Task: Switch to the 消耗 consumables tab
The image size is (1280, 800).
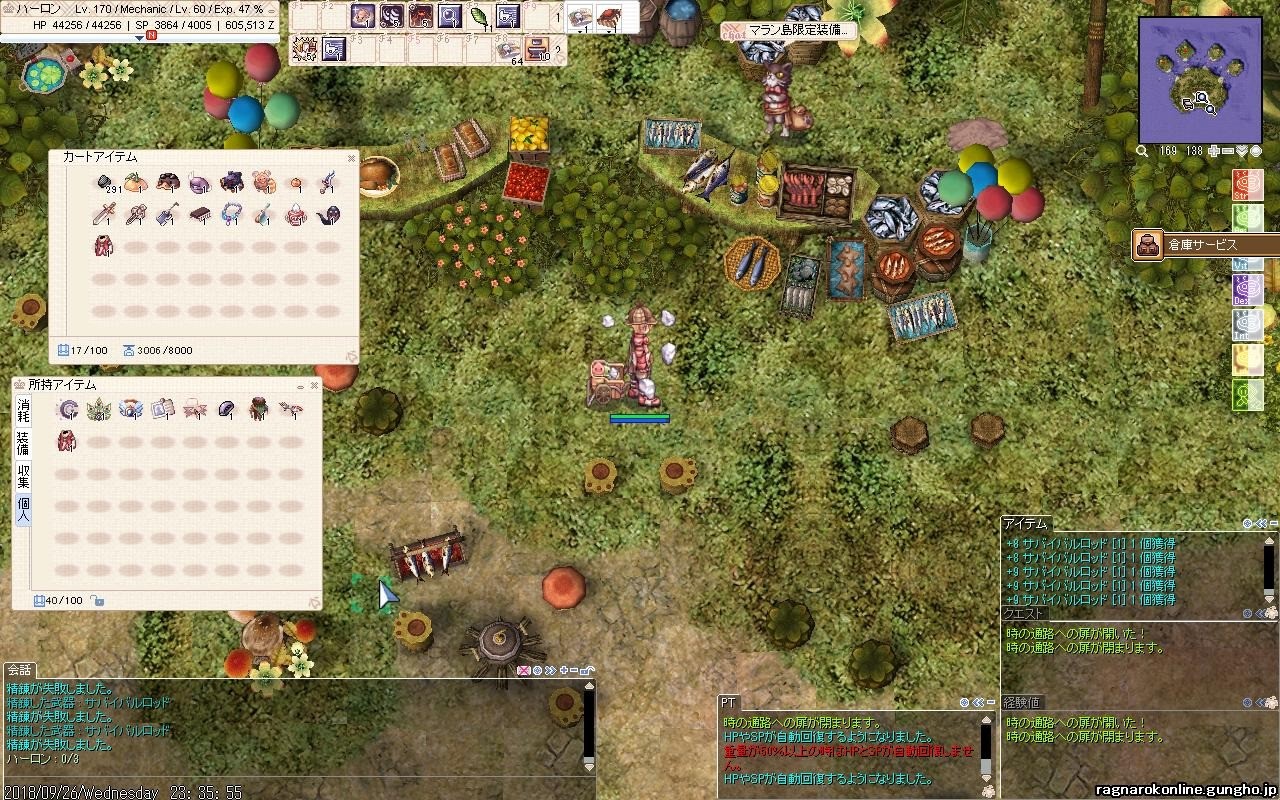Action: click(x=23, y=409)
